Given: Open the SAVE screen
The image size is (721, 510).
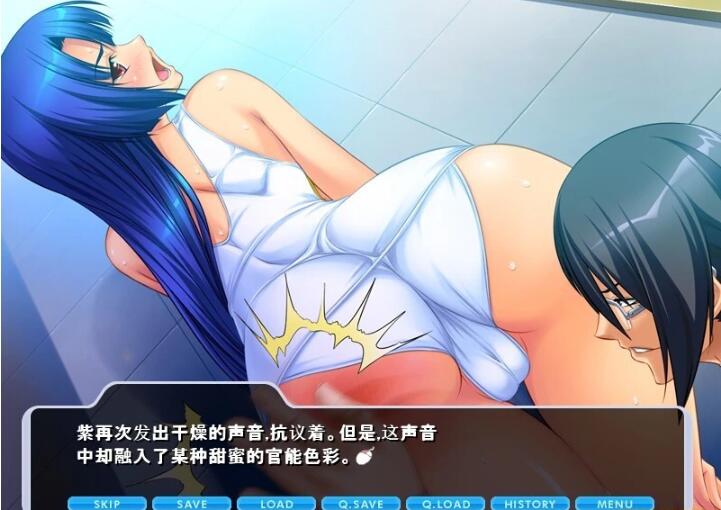Looking at the screenshot, I should tap(192, 503).
